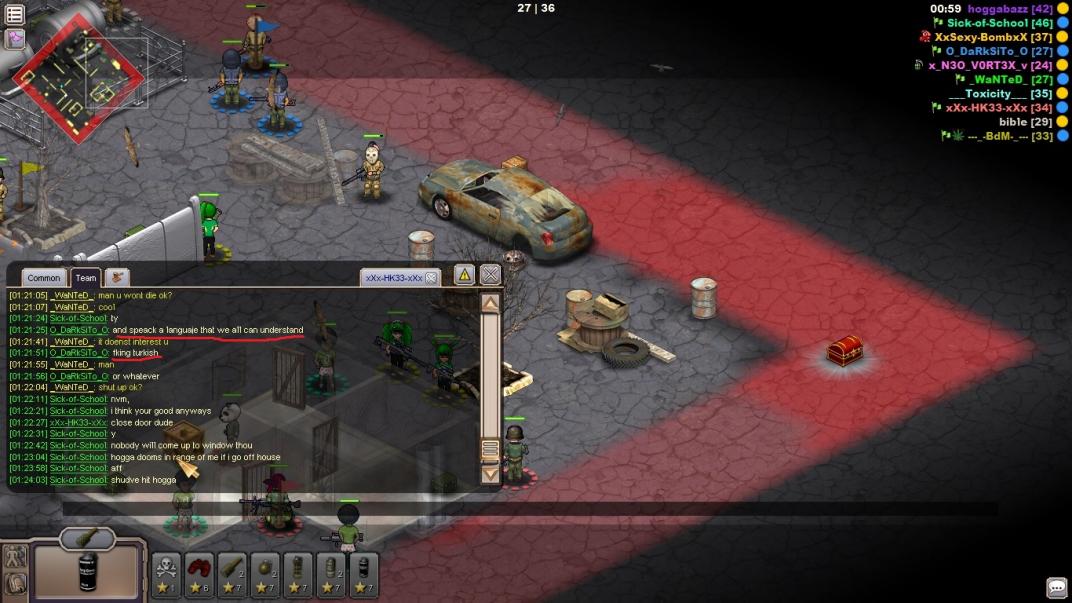Viewport: 1072px width, 603px height.
Task: Select the black canister in the last hotbar slot
Action: coord(364,574)
